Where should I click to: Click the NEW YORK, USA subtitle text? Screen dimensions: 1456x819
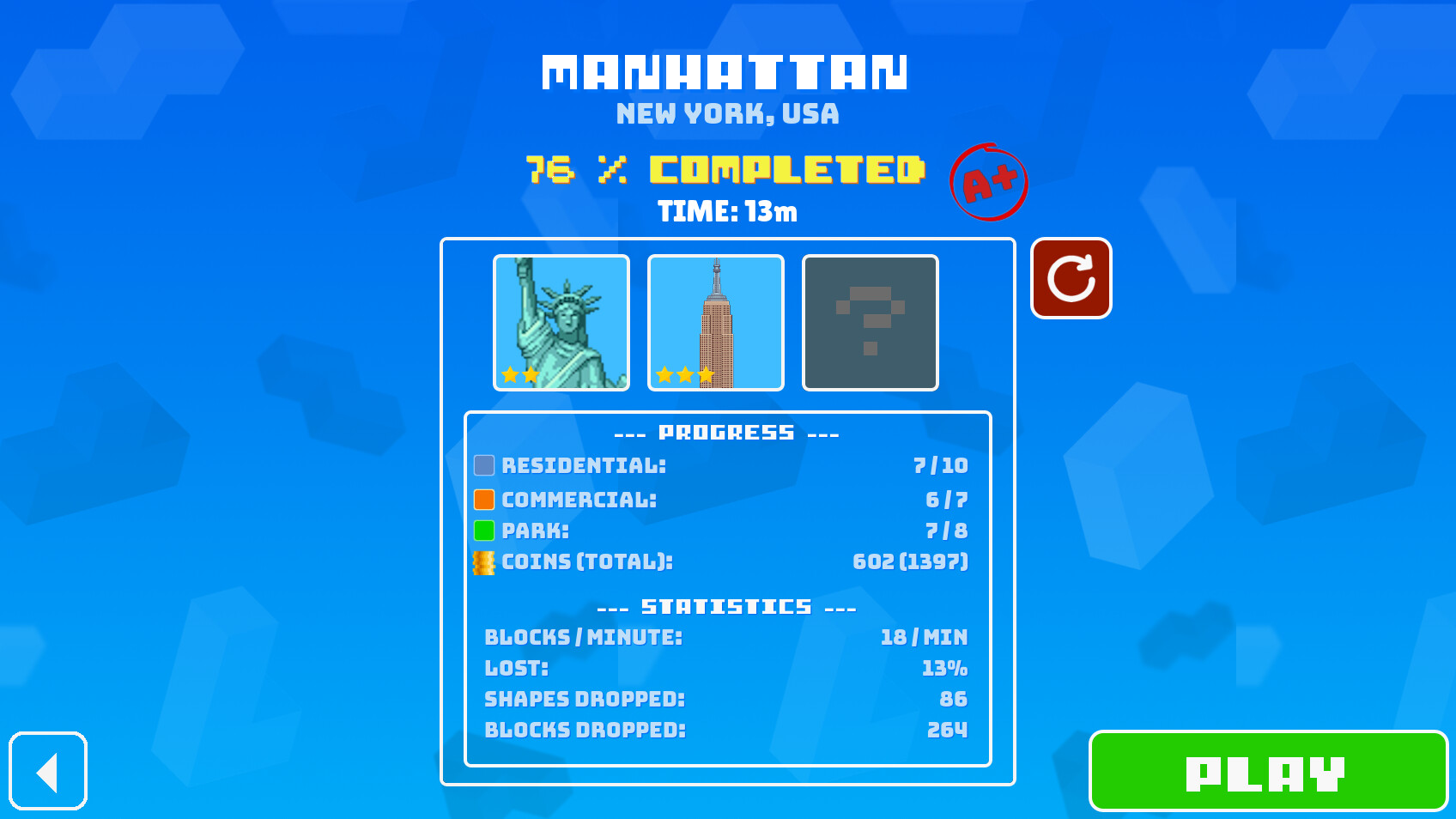click(727, 114)
